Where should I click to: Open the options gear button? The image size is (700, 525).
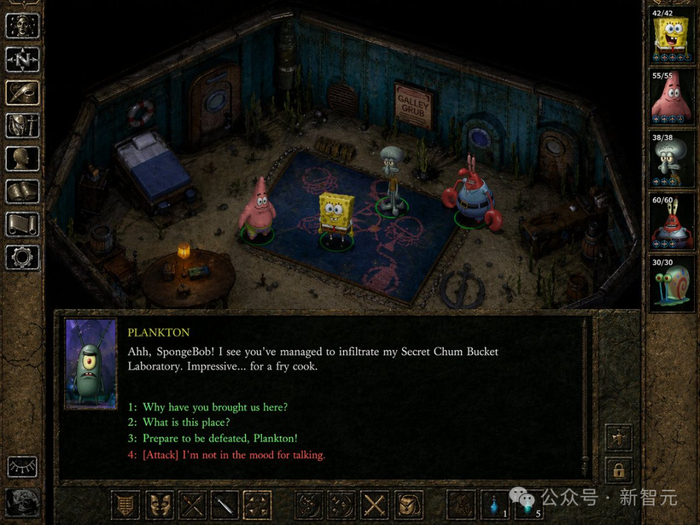click(x=22, y=257)
